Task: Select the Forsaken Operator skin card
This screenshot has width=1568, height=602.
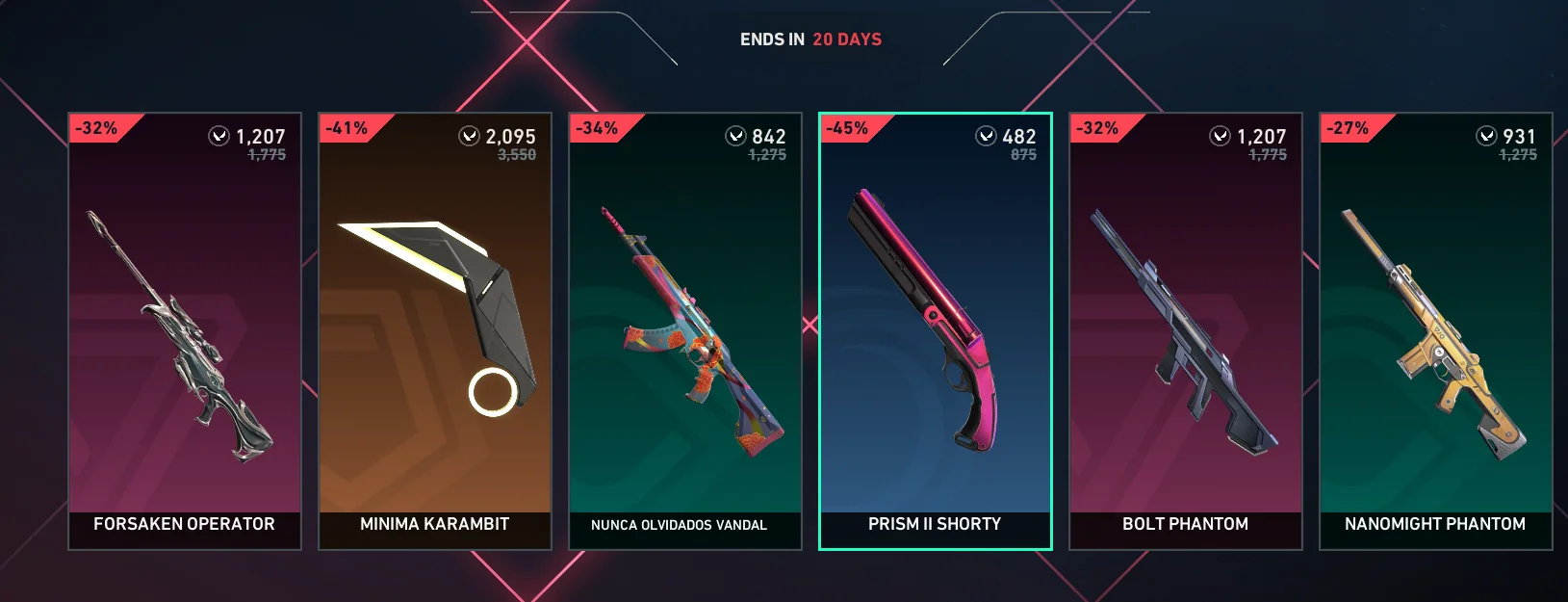Action: (185, 331)
